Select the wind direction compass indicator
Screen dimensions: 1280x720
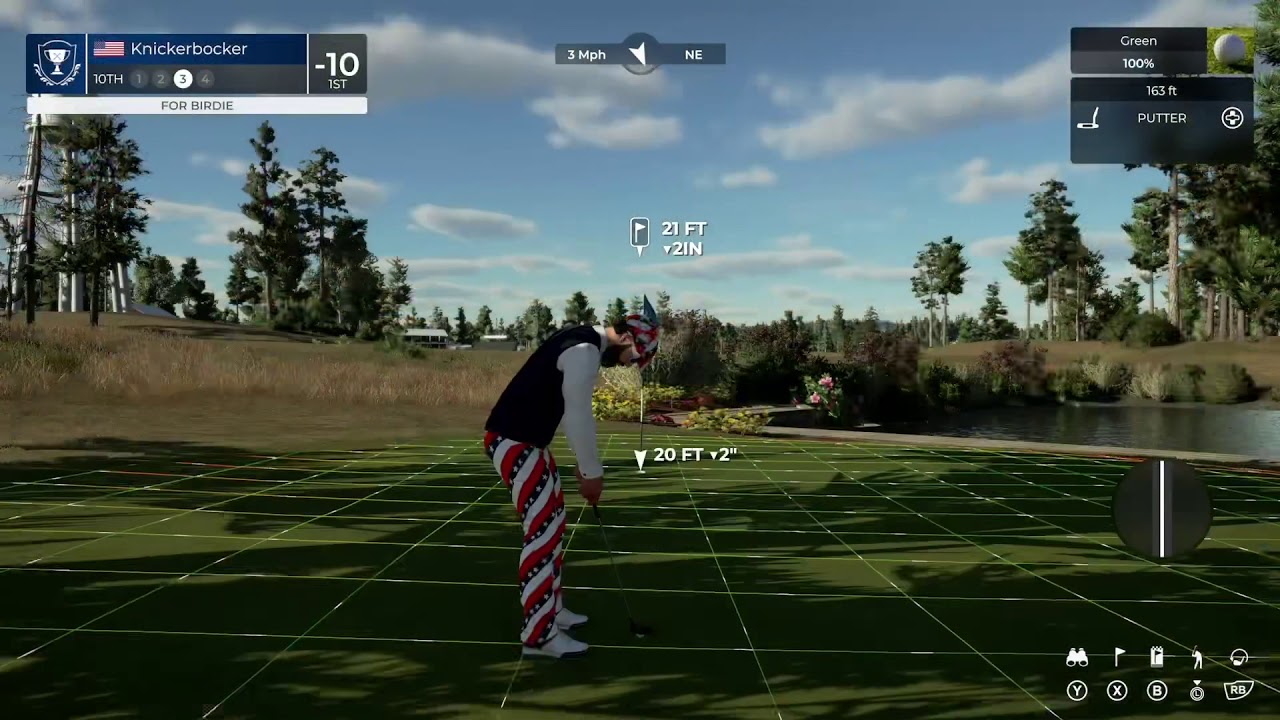[x=638, y=54]
